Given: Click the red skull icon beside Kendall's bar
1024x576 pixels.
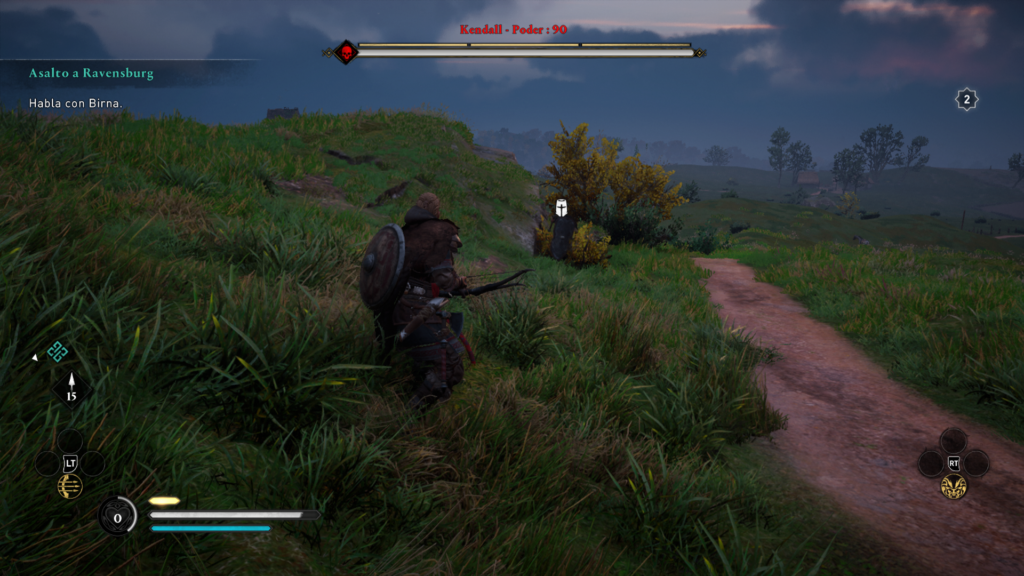Looking at the screenshot, I should pos(346,52).
